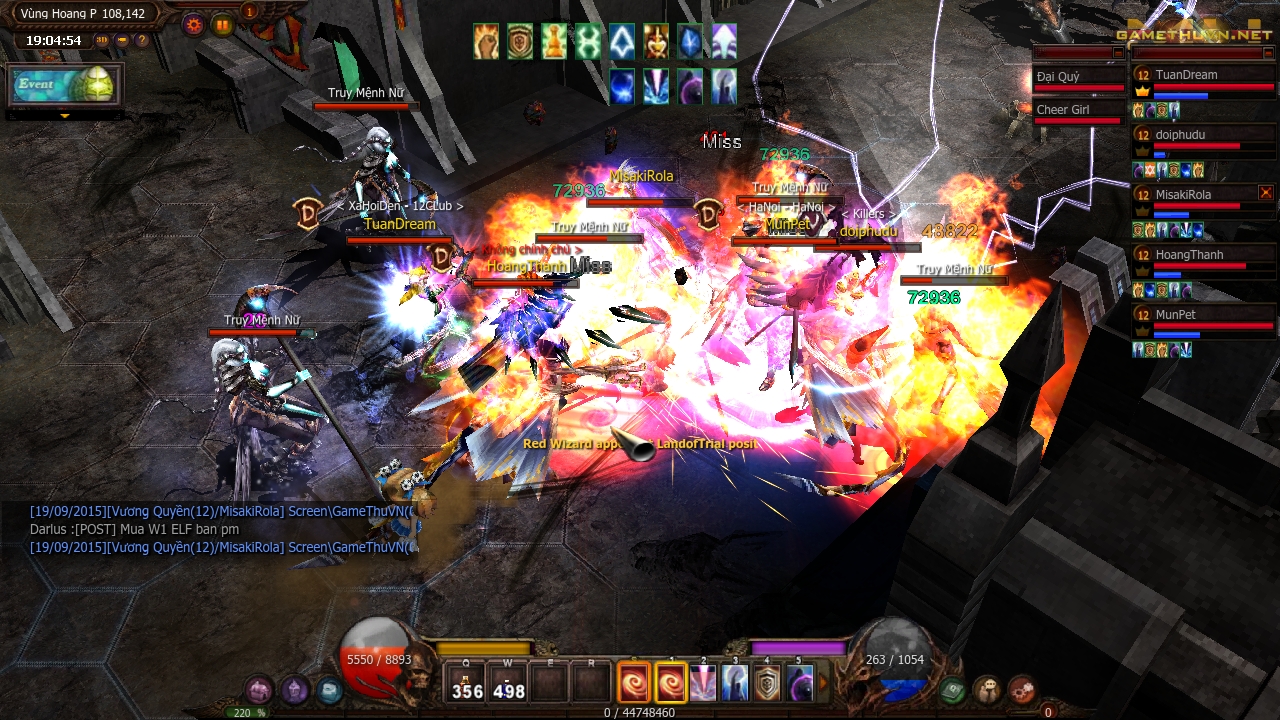Click the camera icon beside the clock

click(x=122, y=41)
